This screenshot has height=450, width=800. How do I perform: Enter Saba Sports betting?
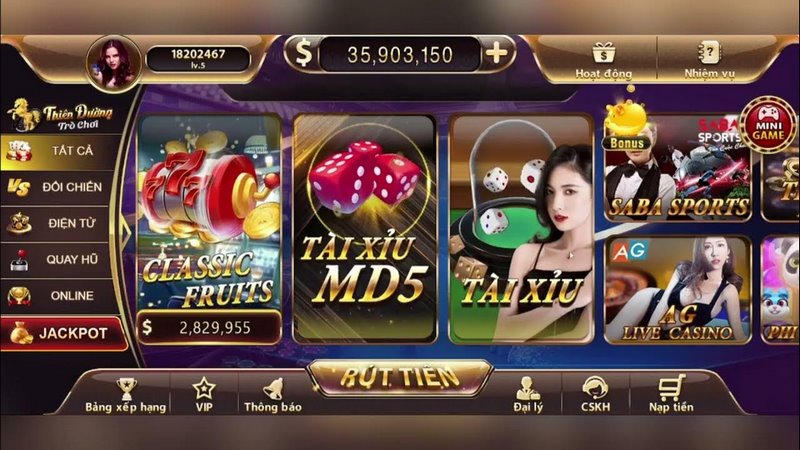(678, 168)
